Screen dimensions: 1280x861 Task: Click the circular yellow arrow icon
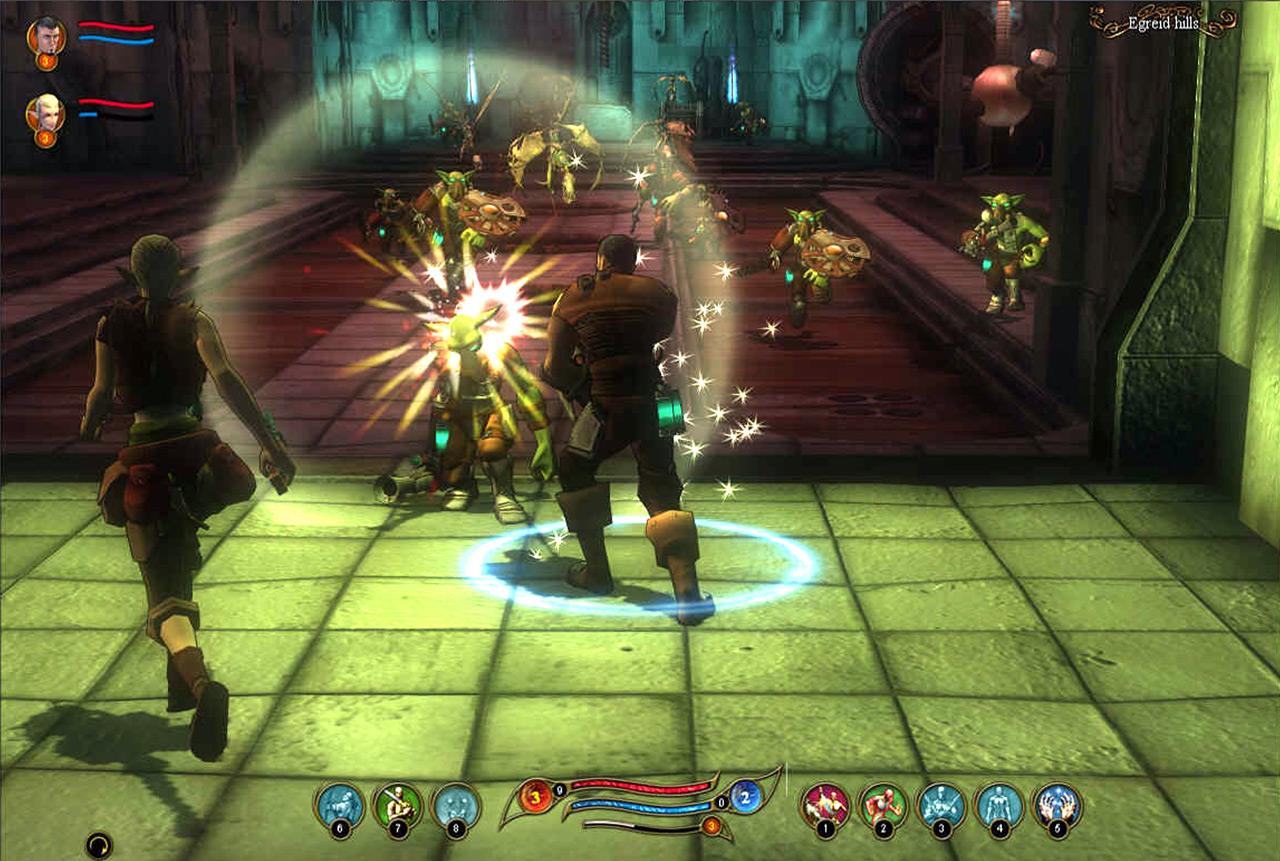coord(98,846)
